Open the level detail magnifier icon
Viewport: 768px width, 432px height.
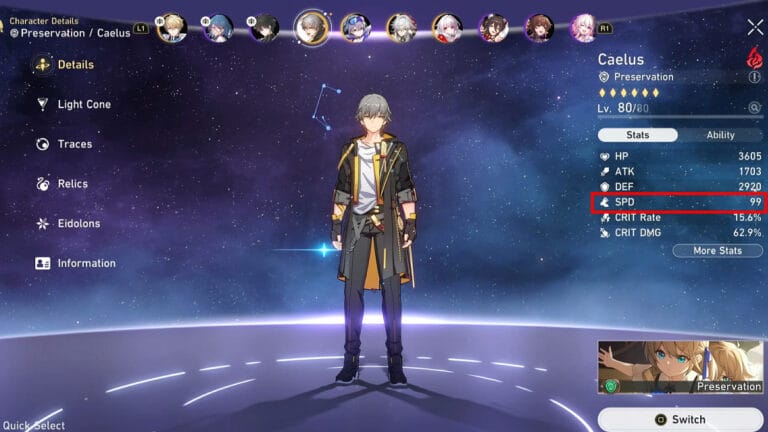tap(754, 108)
